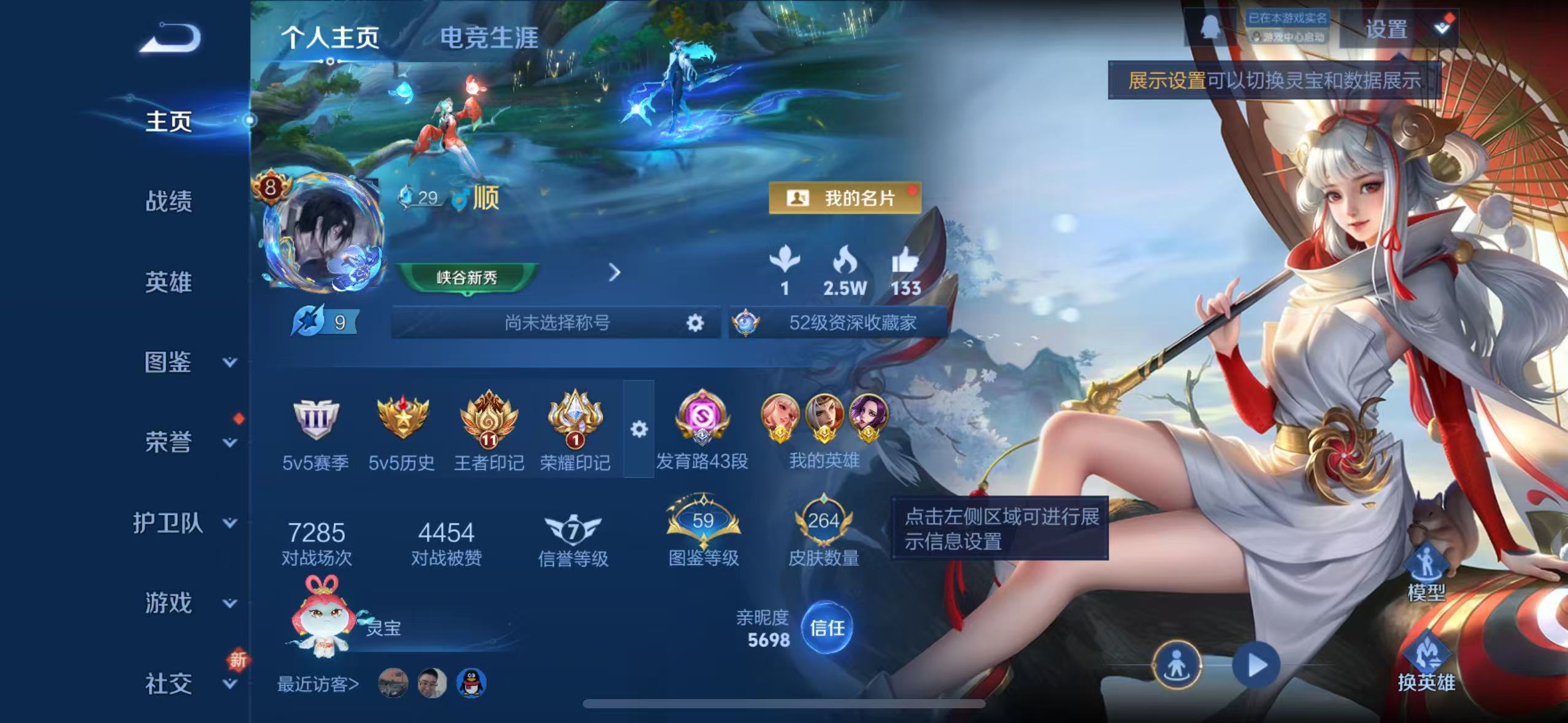The width and height of the screenshot is (1568, 723).
Task: Open 我的名片 card button
Action: coord(847,197)
